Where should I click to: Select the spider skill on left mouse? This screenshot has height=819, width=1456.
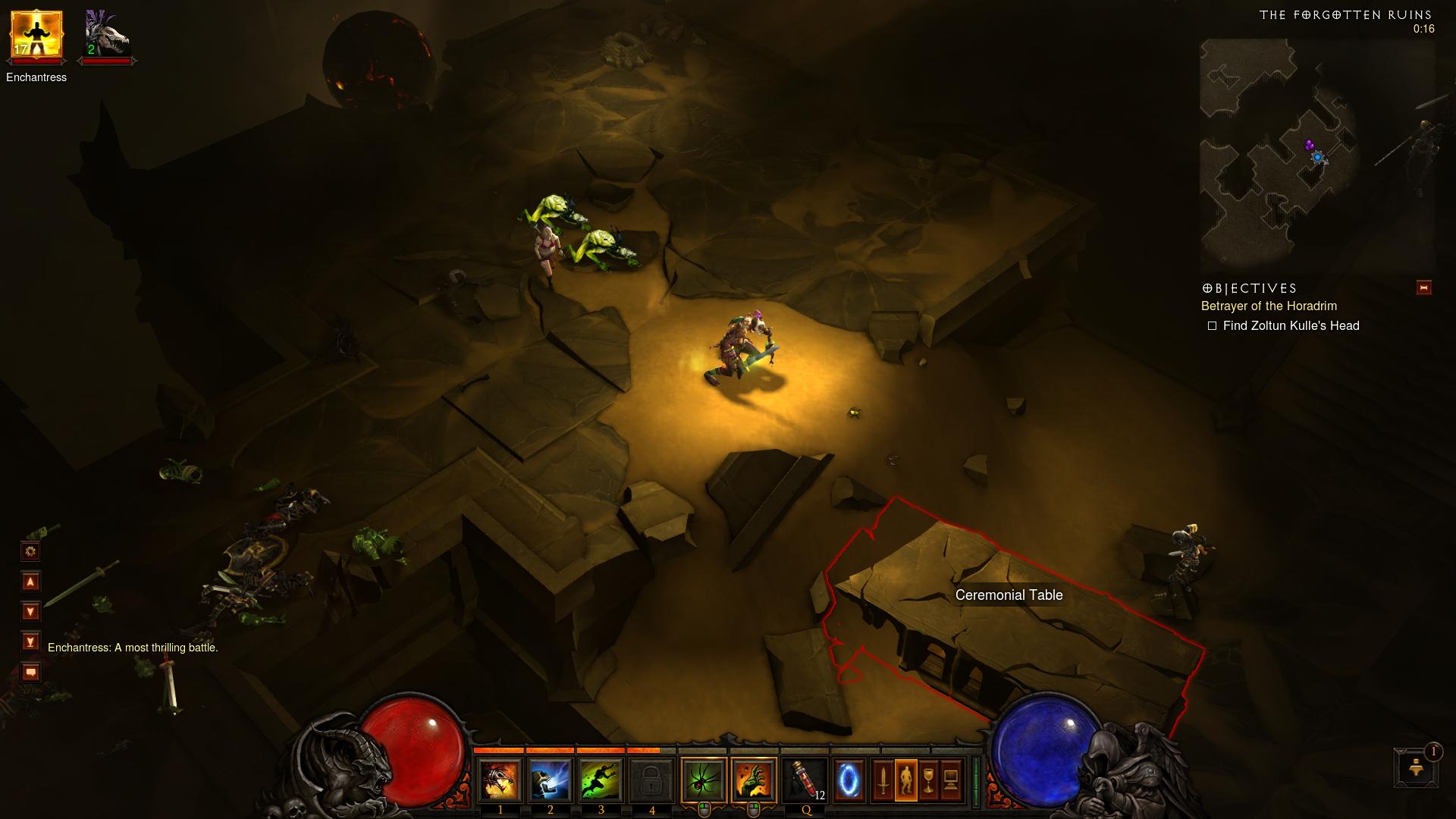(x=704, y=780)
